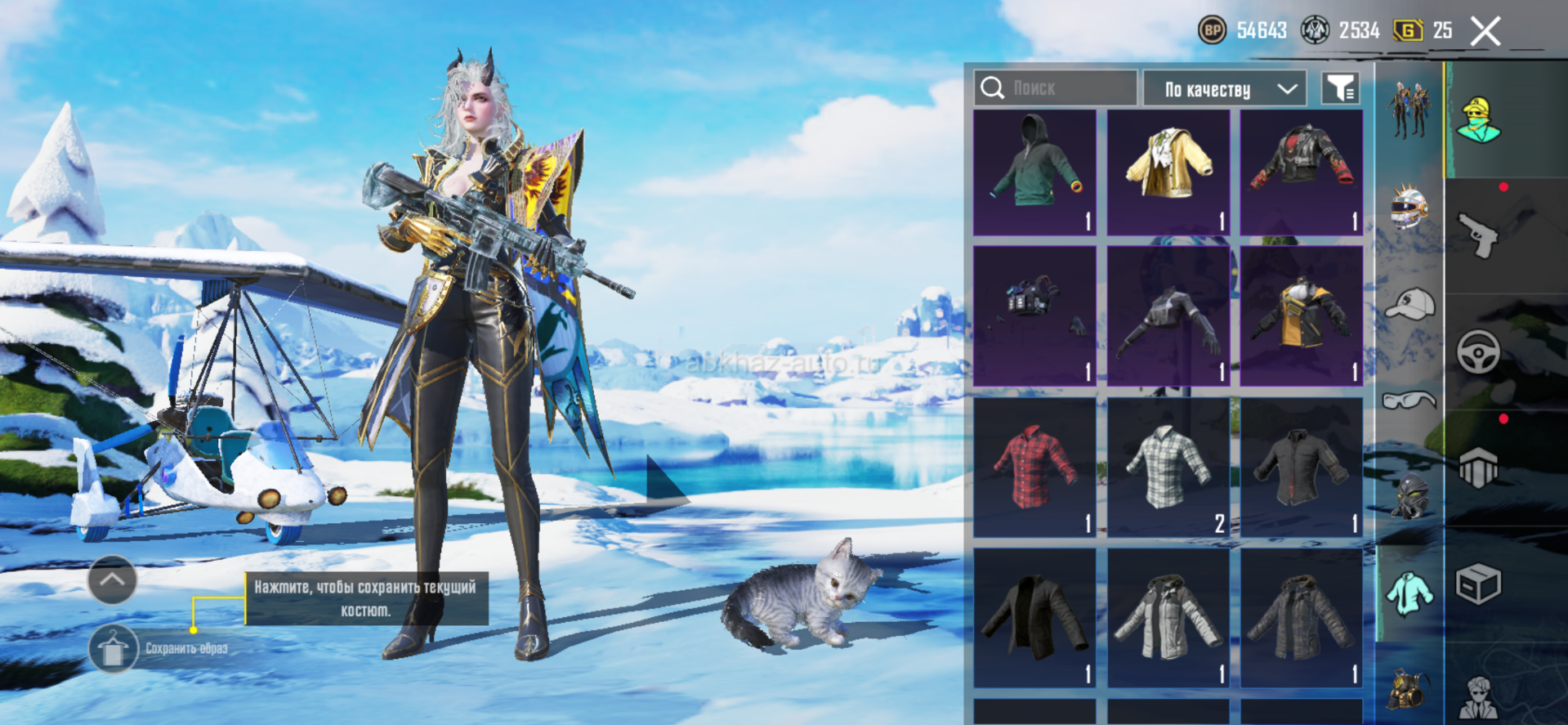Click the round up-arrow expand button
The height and width of the screenshot is (725, 1568).
[112, 580]
